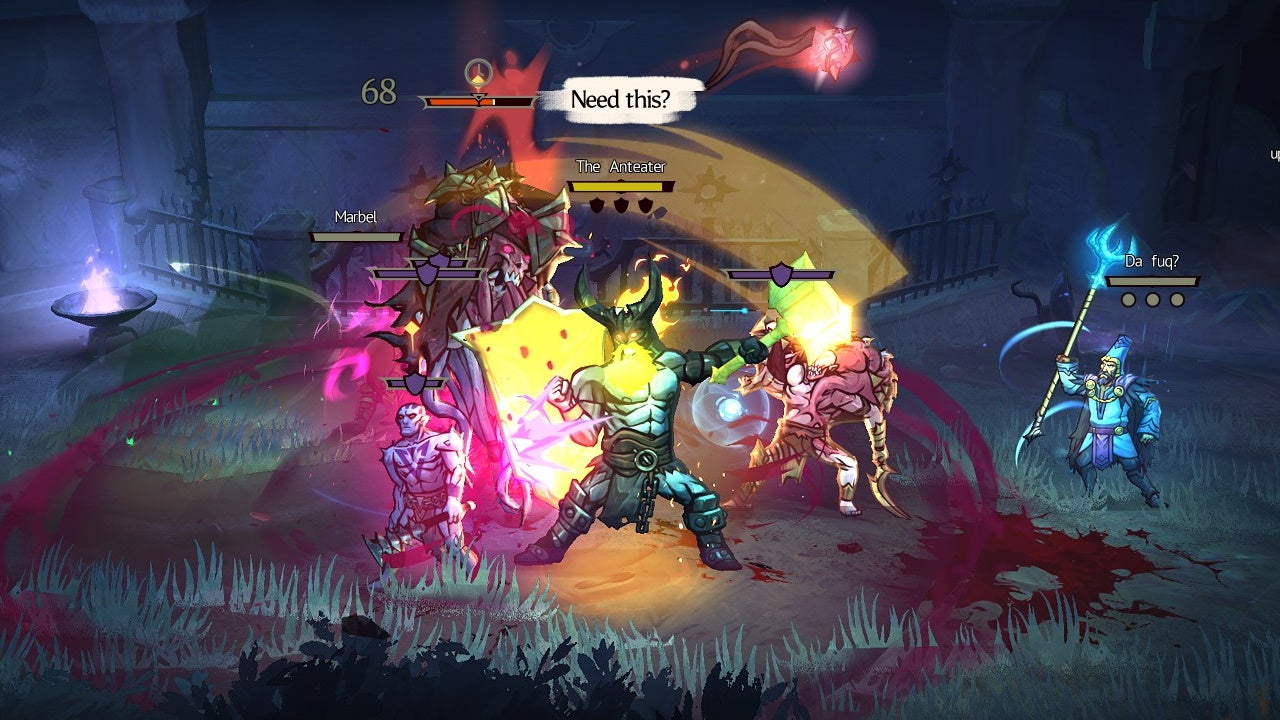The image size is (1280, 720).
Task: Click the downward marker on the boss health bar
Action: (x=480, y=98)
